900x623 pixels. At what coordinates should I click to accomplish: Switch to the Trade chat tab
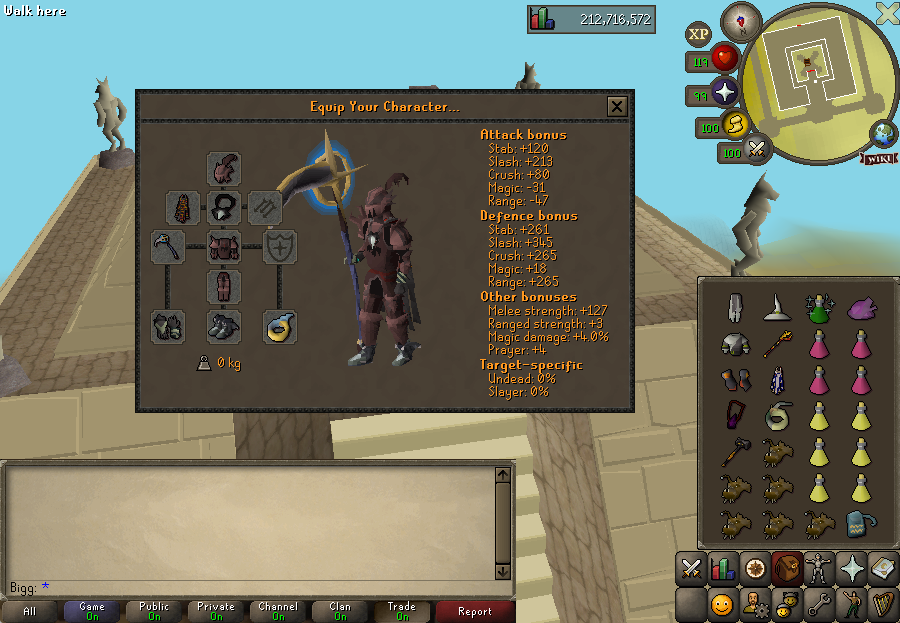point(402,611)
